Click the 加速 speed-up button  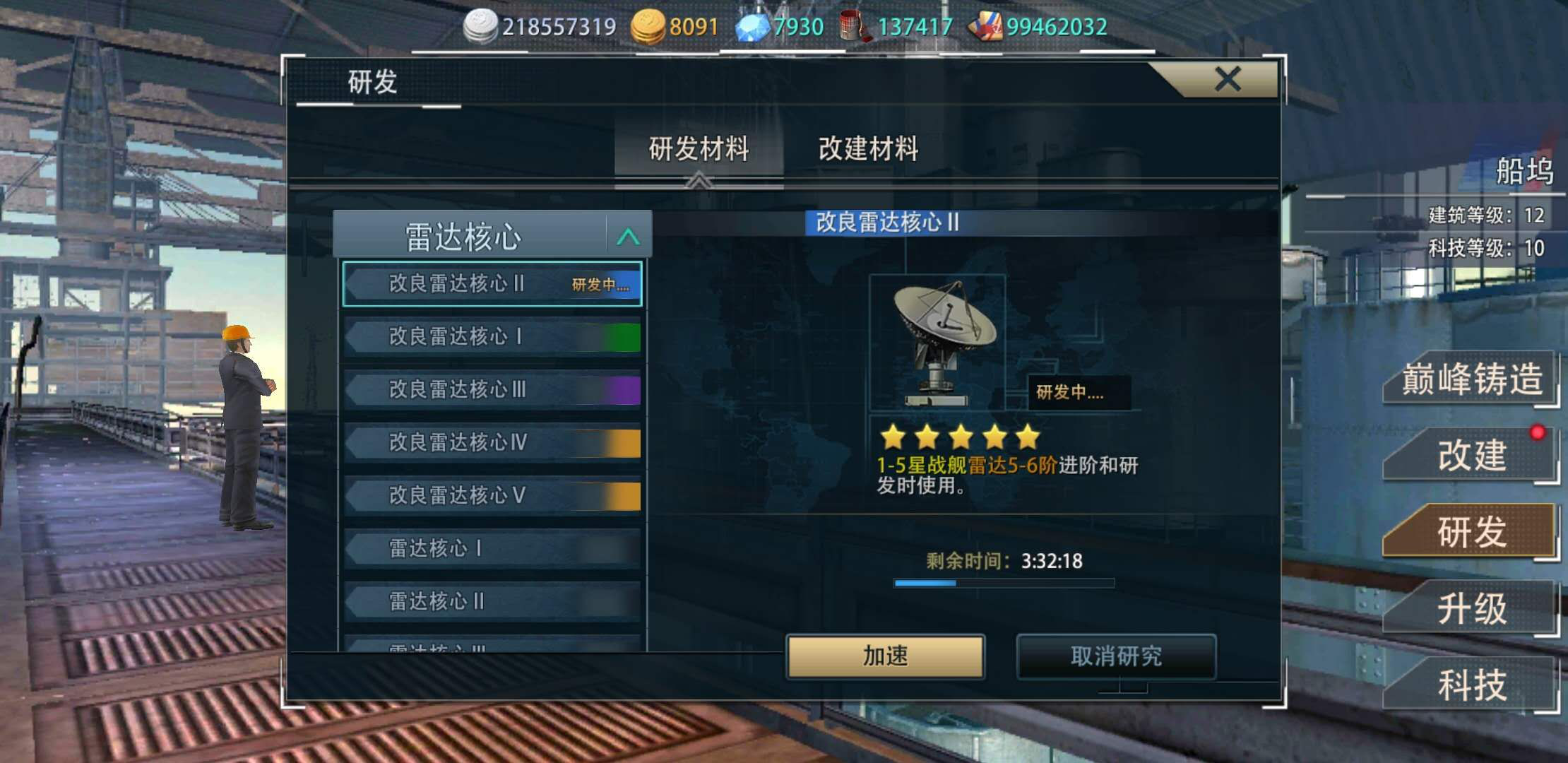(885, 656)
